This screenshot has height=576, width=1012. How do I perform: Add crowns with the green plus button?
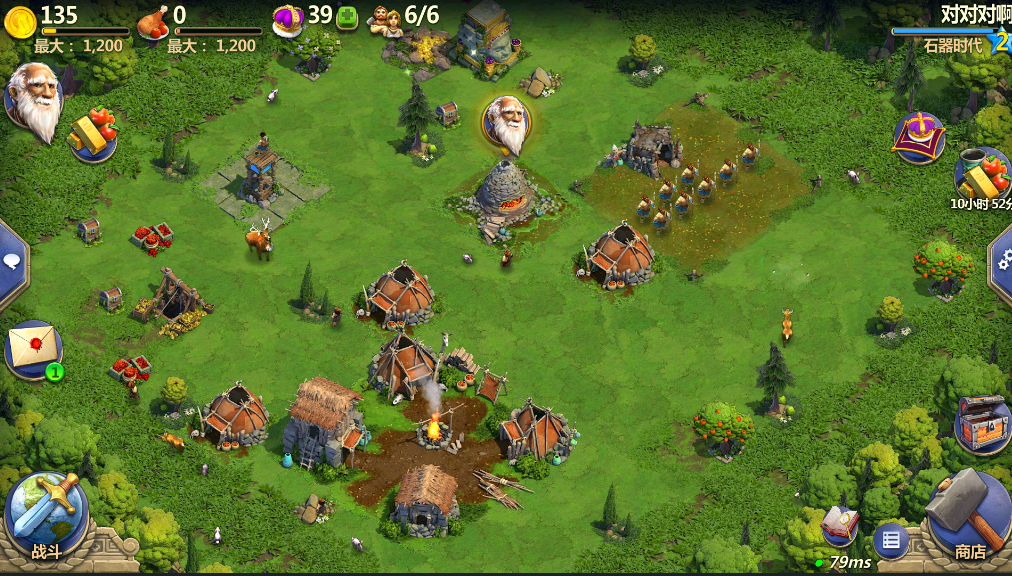tap(347, 16)
